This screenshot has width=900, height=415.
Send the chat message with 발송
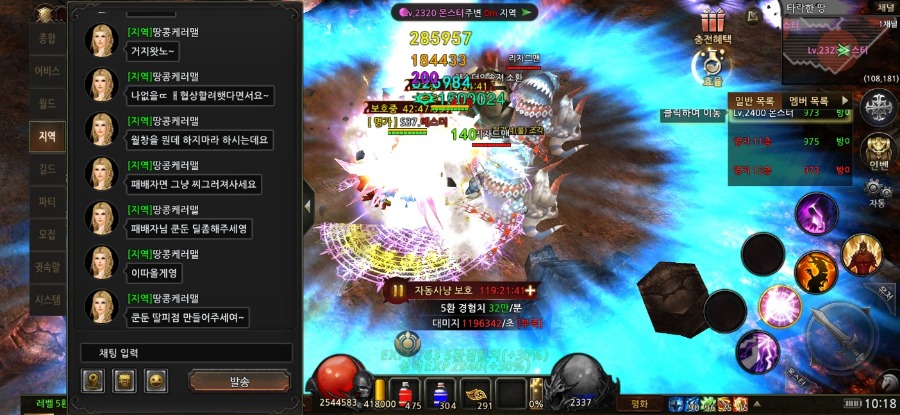coord(240,381)
